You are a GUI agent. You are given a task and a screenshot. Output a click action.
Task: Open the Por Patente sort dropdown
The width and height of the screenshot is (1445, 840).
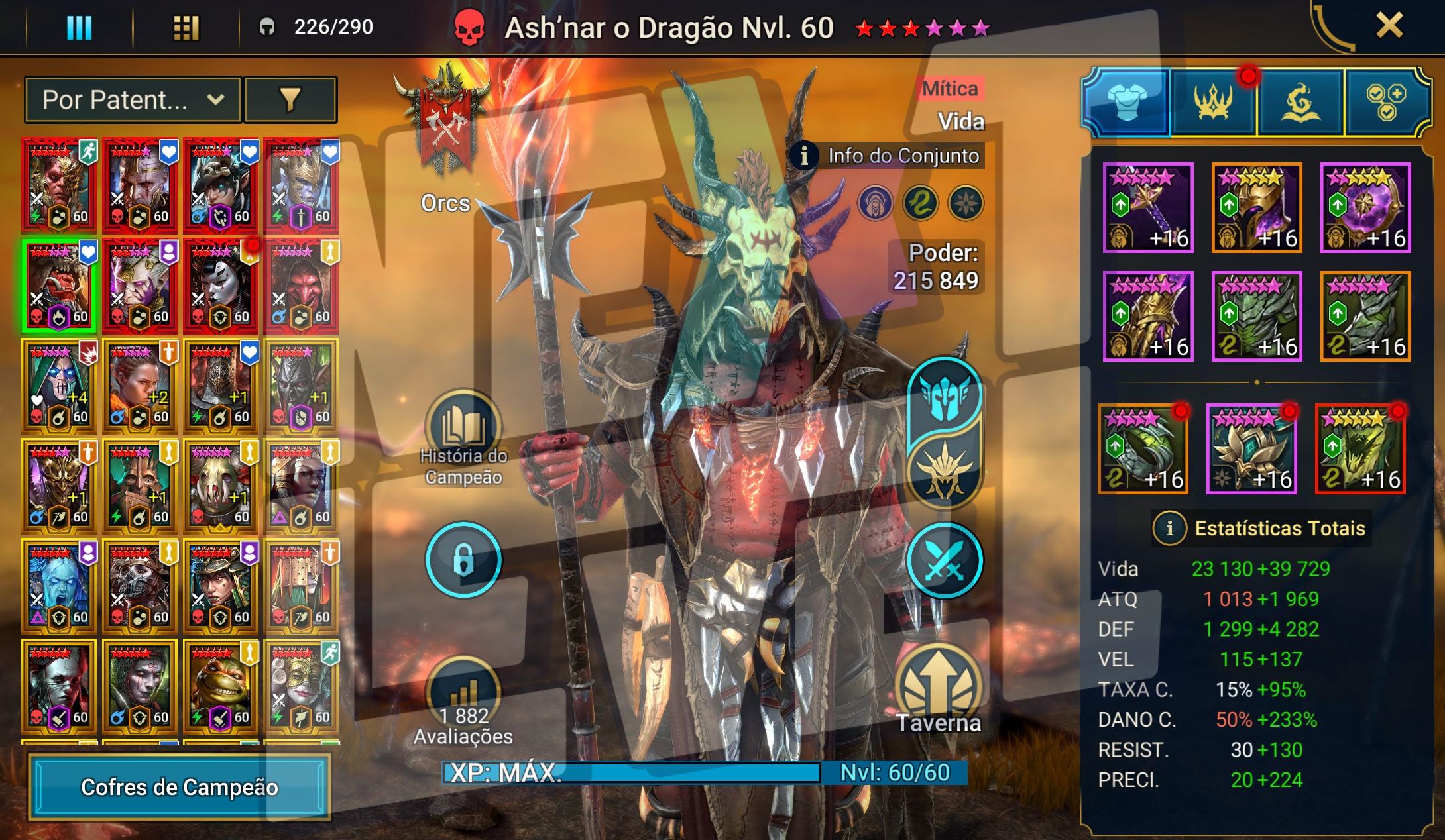pyautogui.click(x=133, y=100)
